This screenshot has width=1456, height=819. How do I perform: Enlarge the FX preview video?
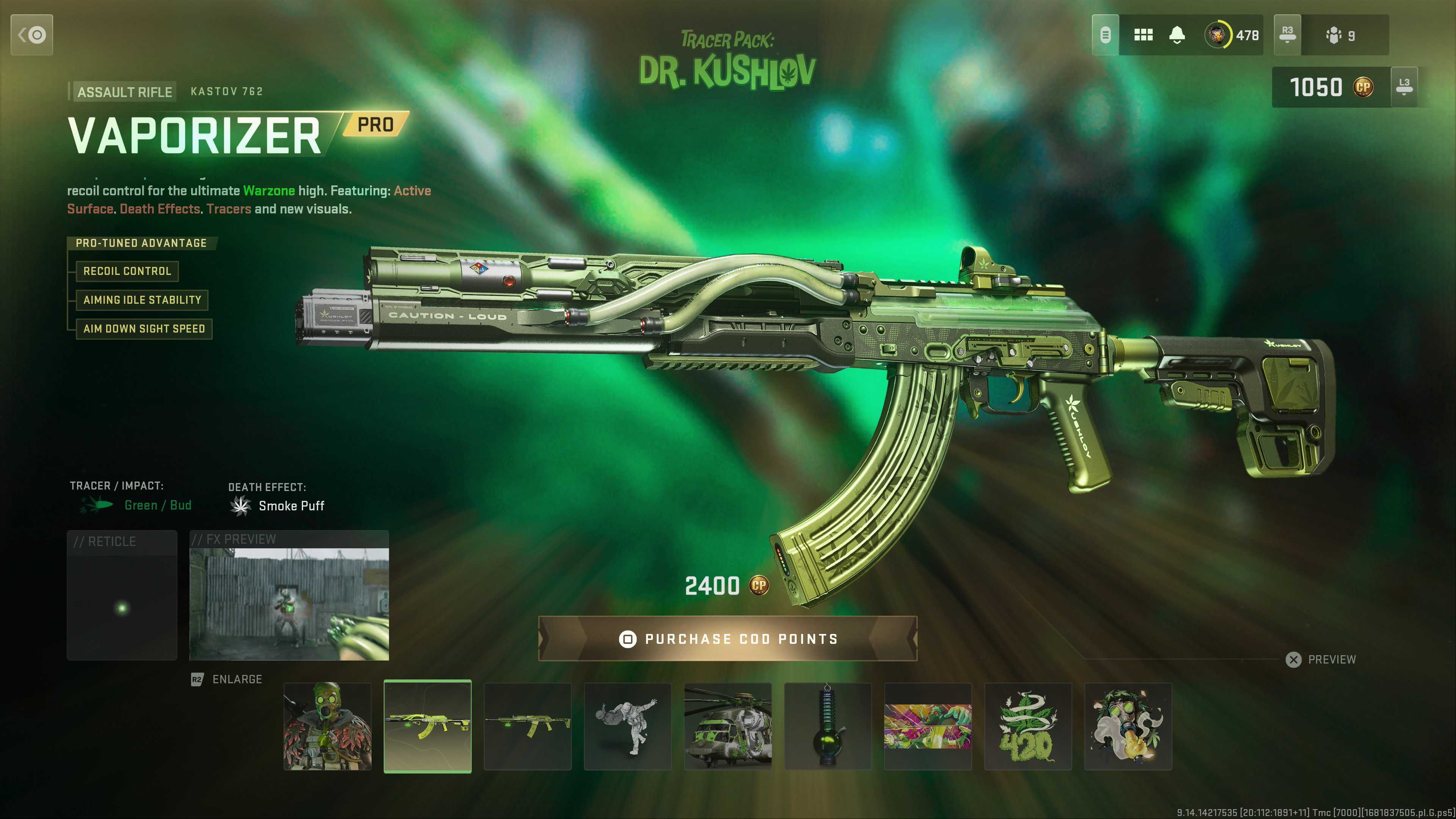coord(289,604)
